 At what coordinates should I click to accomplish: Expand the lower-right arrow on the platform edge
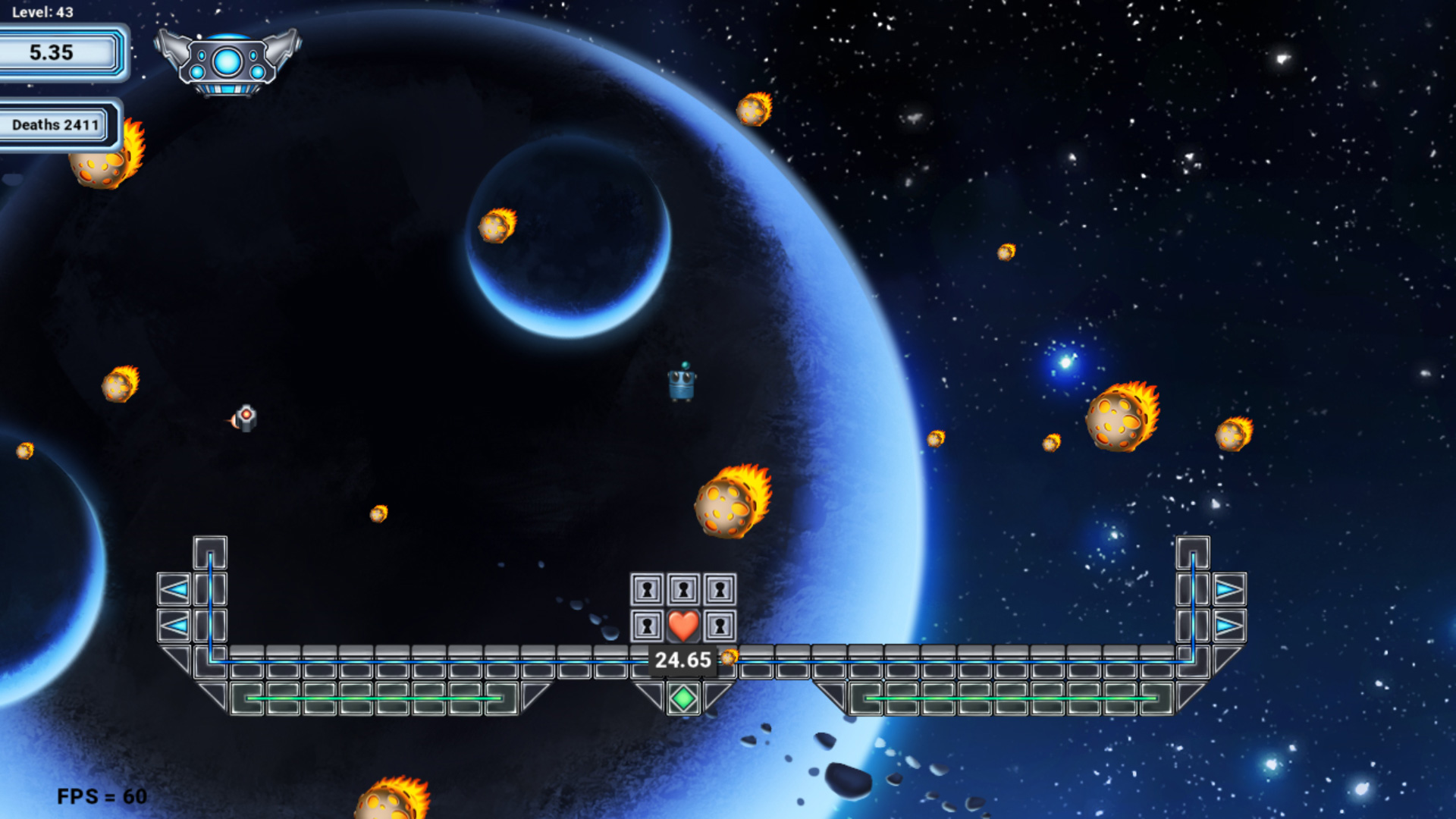point(1228,625)
